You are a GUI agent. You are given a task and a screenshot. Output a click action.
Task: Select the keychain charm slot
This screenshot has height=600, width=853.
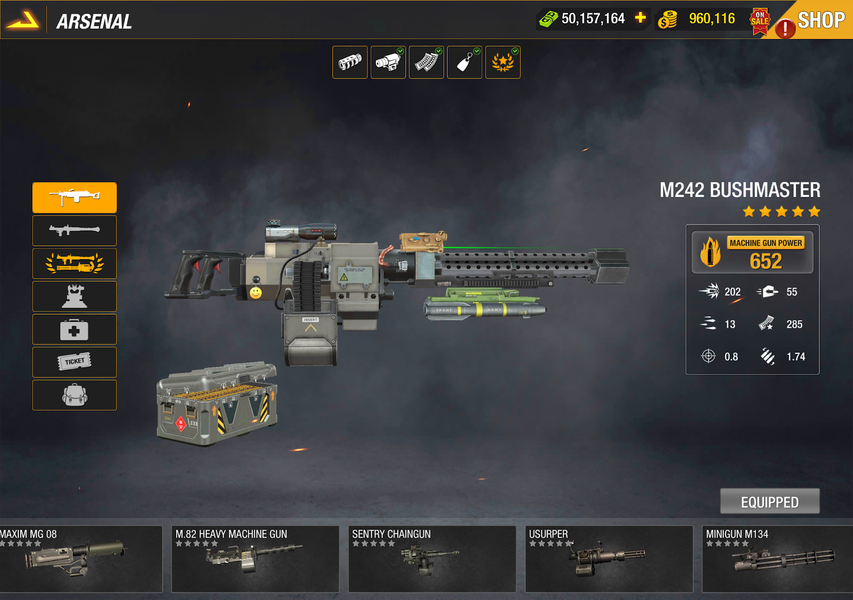coord(465,62)
